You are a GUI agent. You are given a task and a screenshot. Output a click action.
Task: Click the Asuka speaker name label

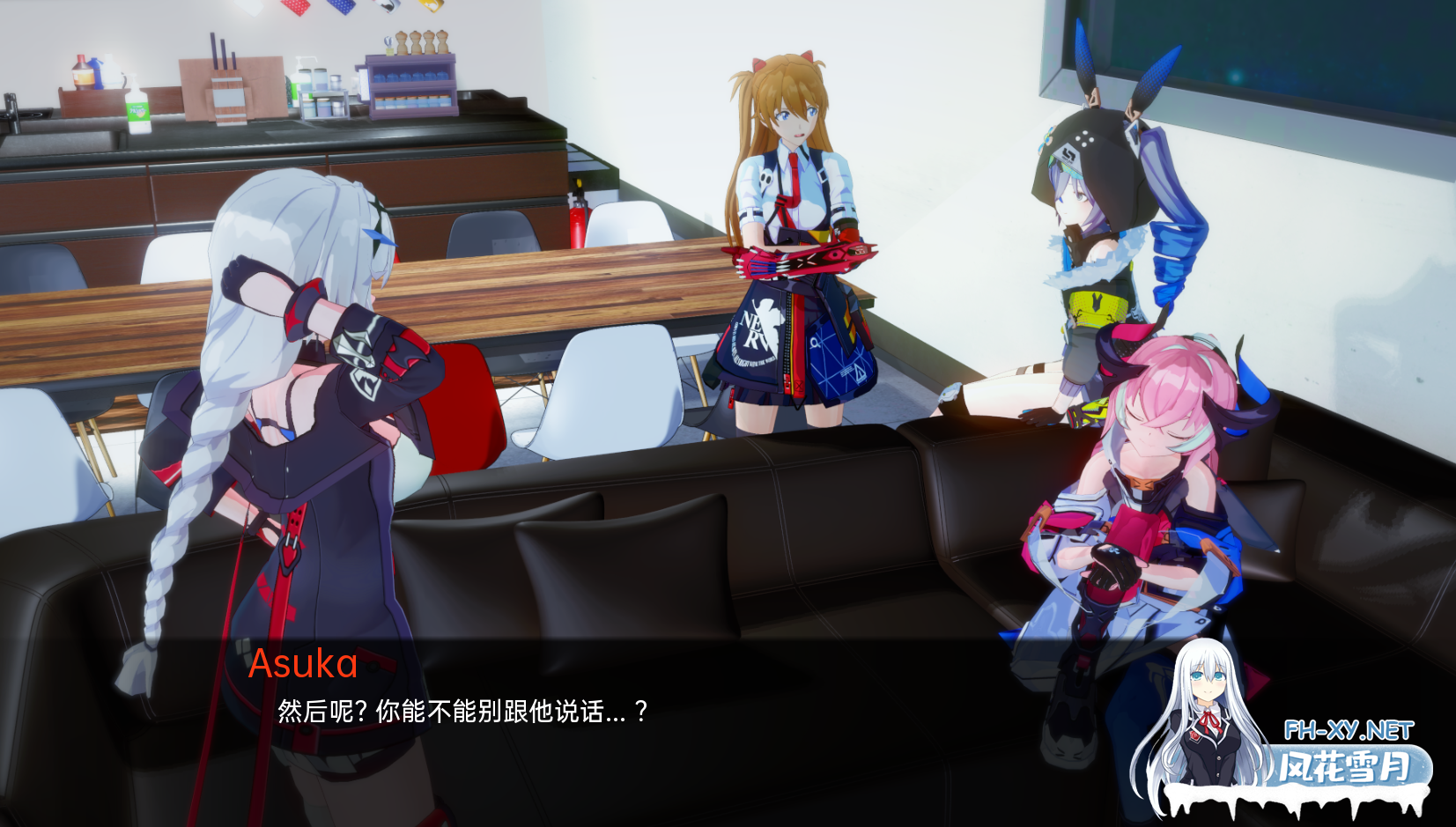pos(303,662)
